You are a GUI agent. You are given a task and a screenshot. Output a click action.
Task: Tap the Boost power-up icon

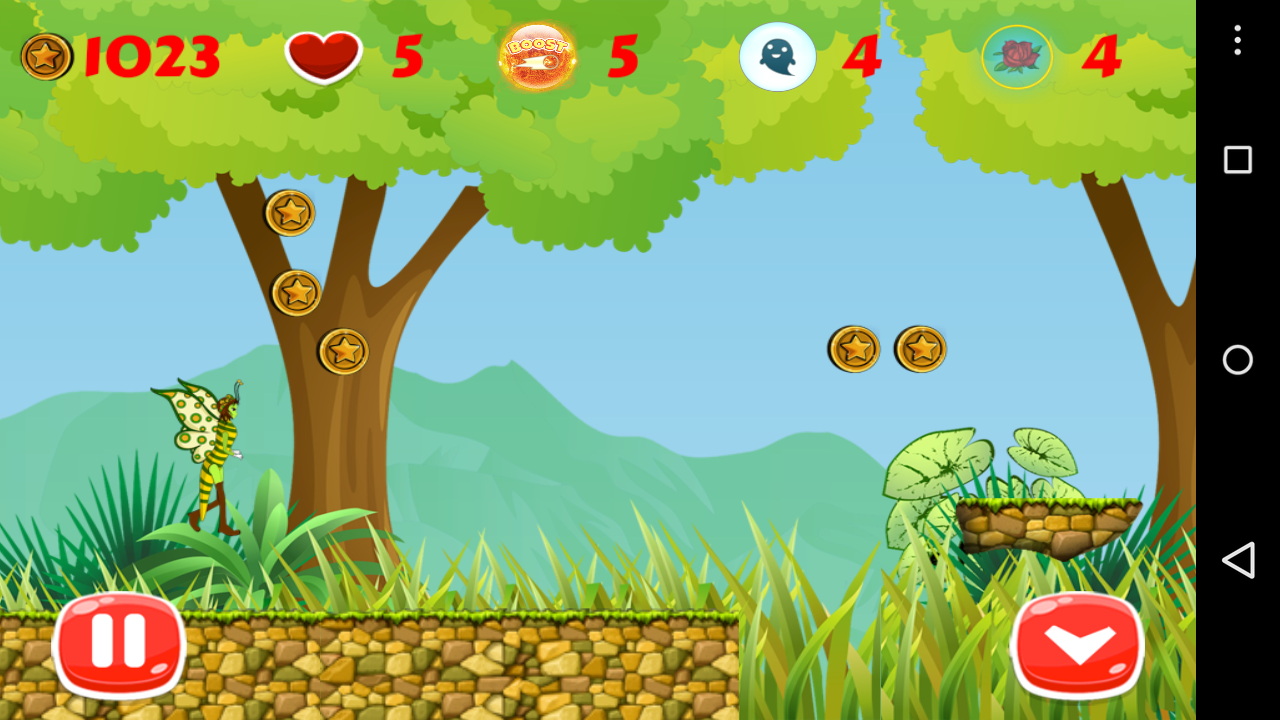point(537,56)
